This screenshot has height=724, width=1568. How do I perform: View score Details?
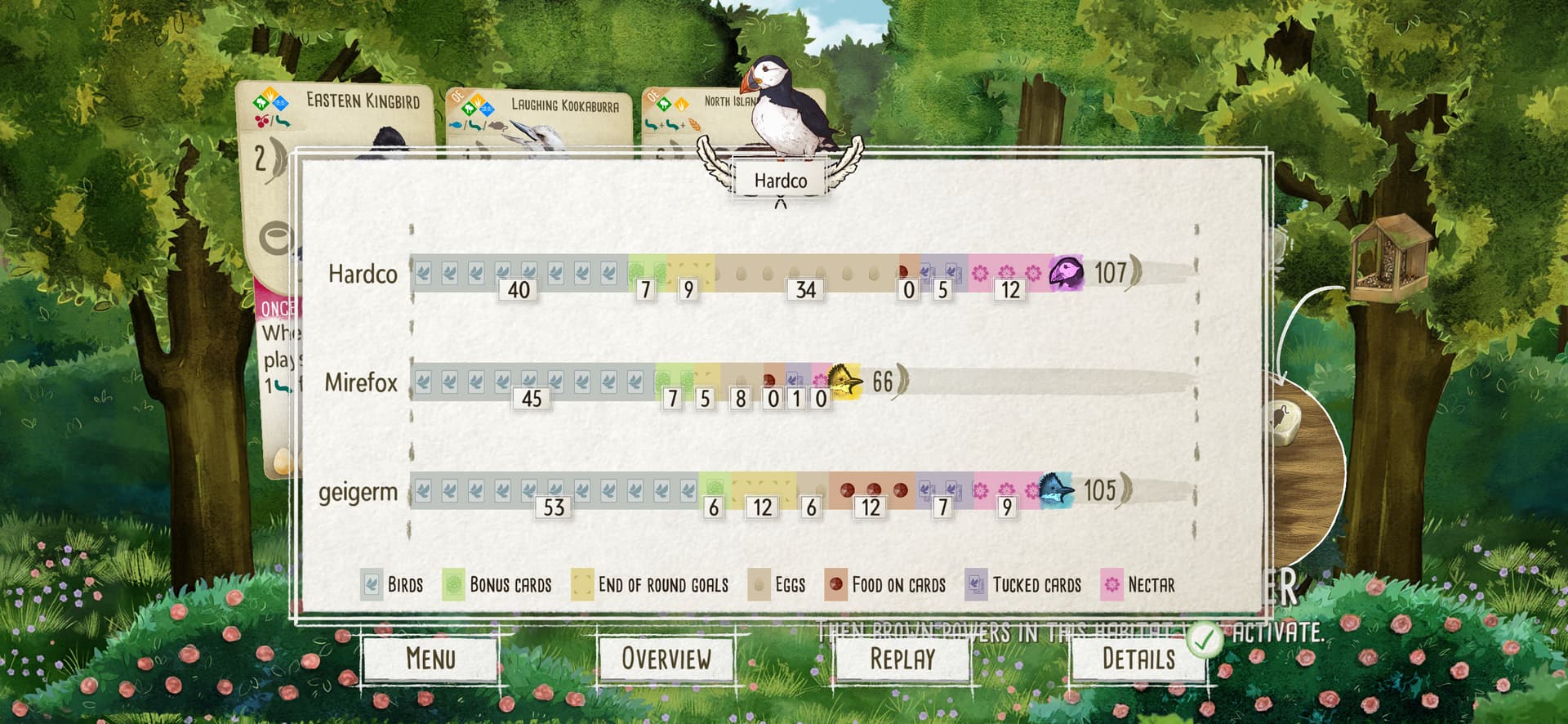pyautogui.click(x=1138, y=658)
